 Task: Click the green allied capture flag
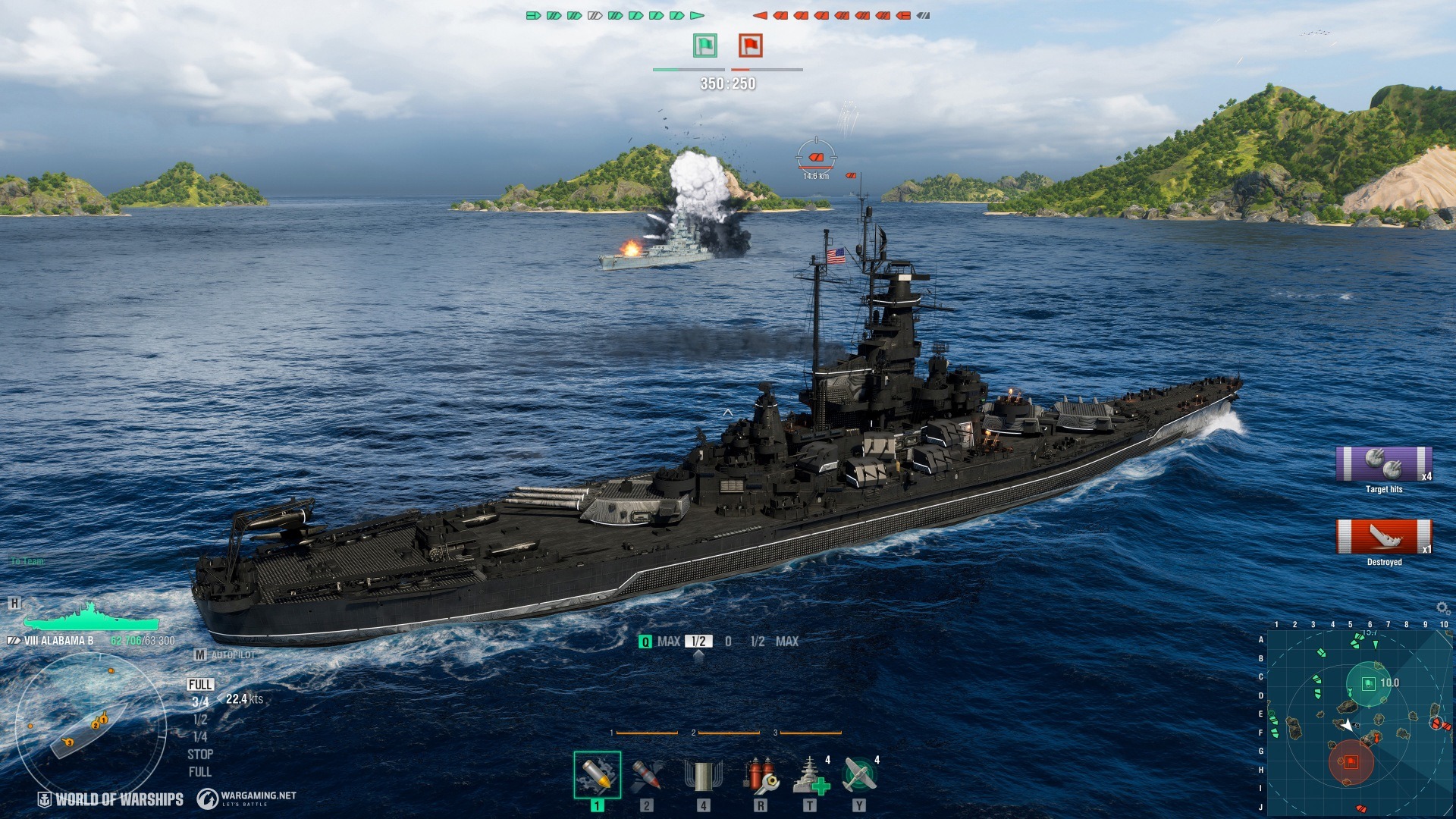pos(705,45)
